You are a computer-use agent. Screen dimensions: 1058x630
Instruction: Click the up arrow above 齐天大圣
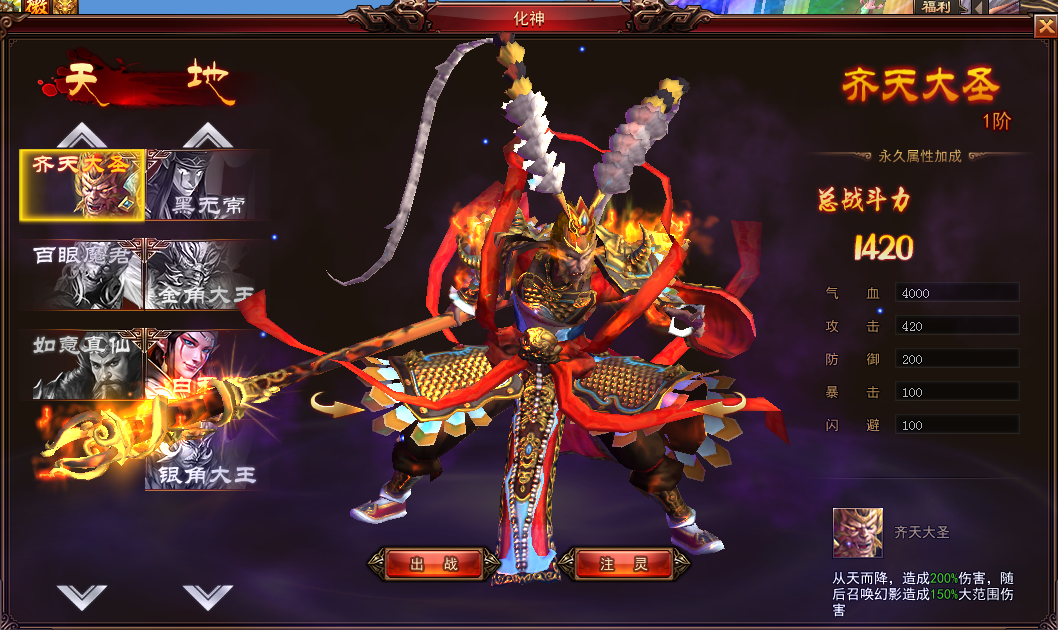tap(82, 135)
